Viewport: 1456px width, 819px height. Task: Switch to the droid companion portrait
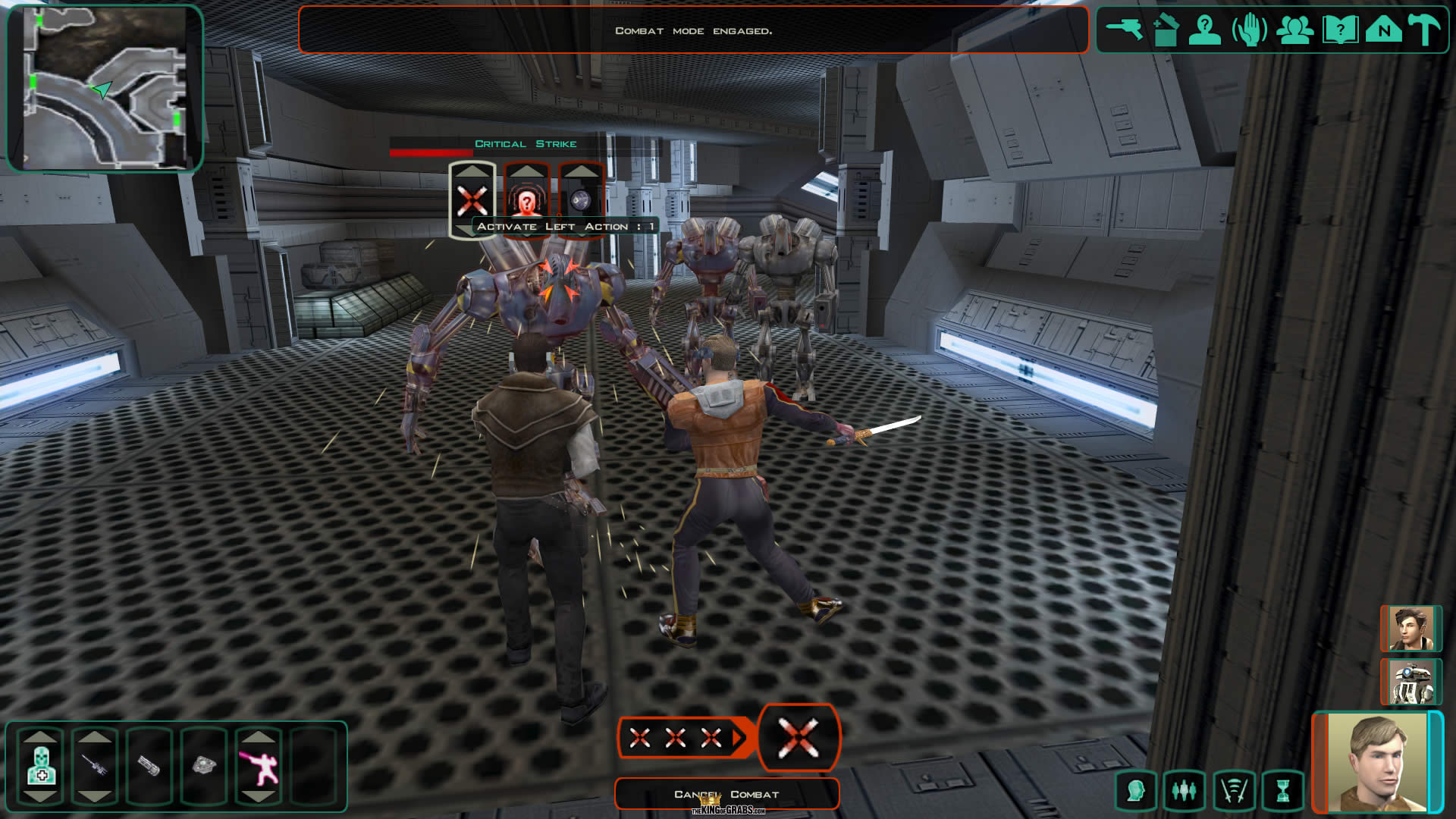[x=1410, y=682]
